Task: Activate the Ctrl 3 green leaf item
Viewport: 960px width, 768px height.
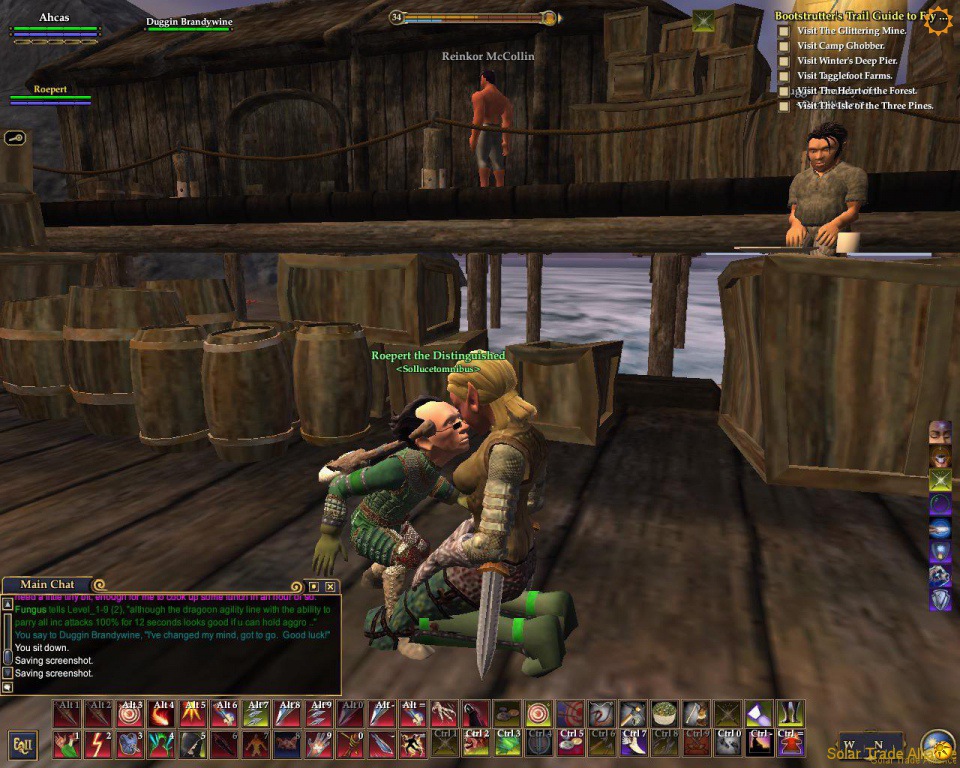Action: point(508,744)
